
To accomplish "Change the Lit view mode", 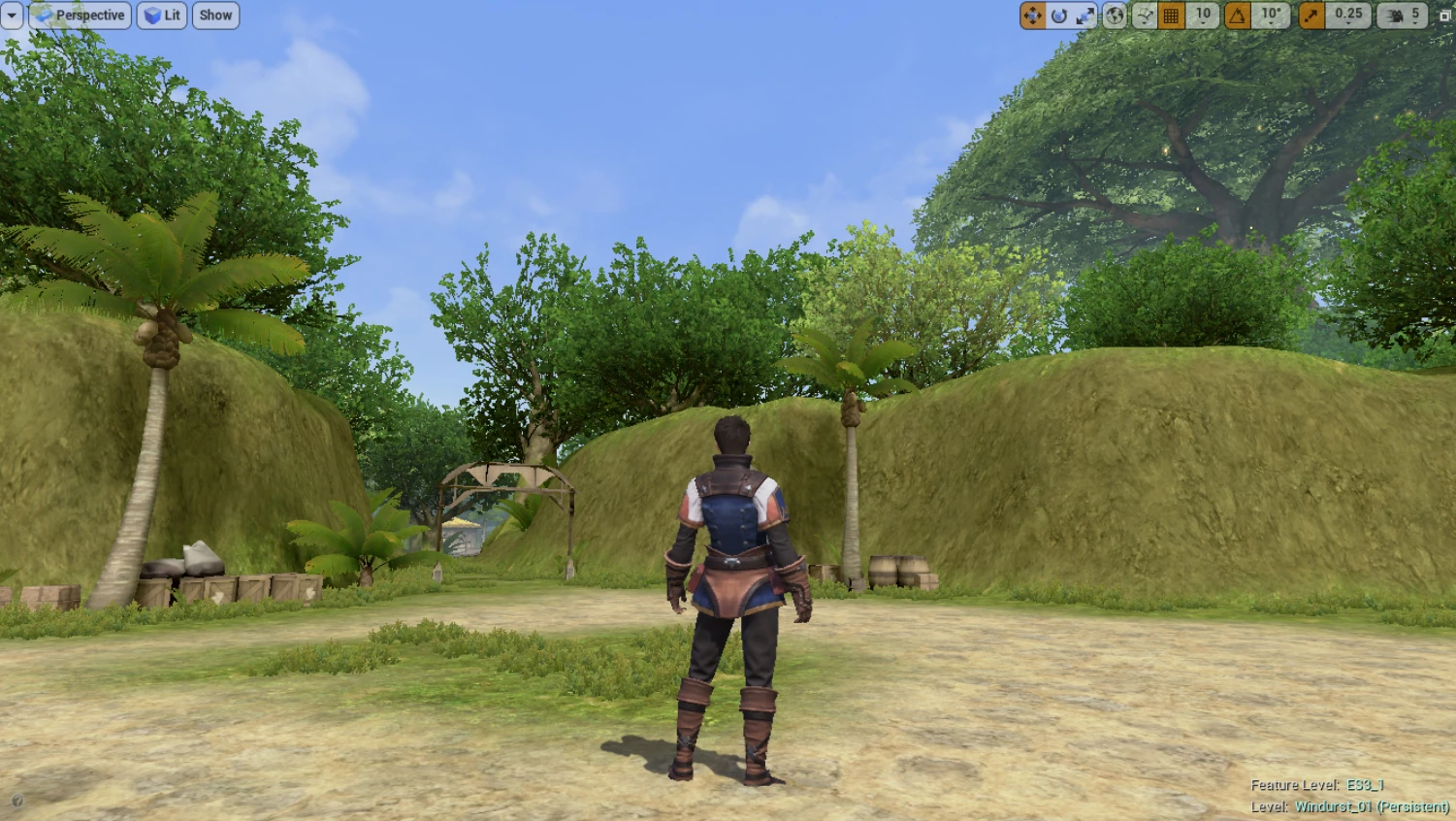I will tap(162, 16).
